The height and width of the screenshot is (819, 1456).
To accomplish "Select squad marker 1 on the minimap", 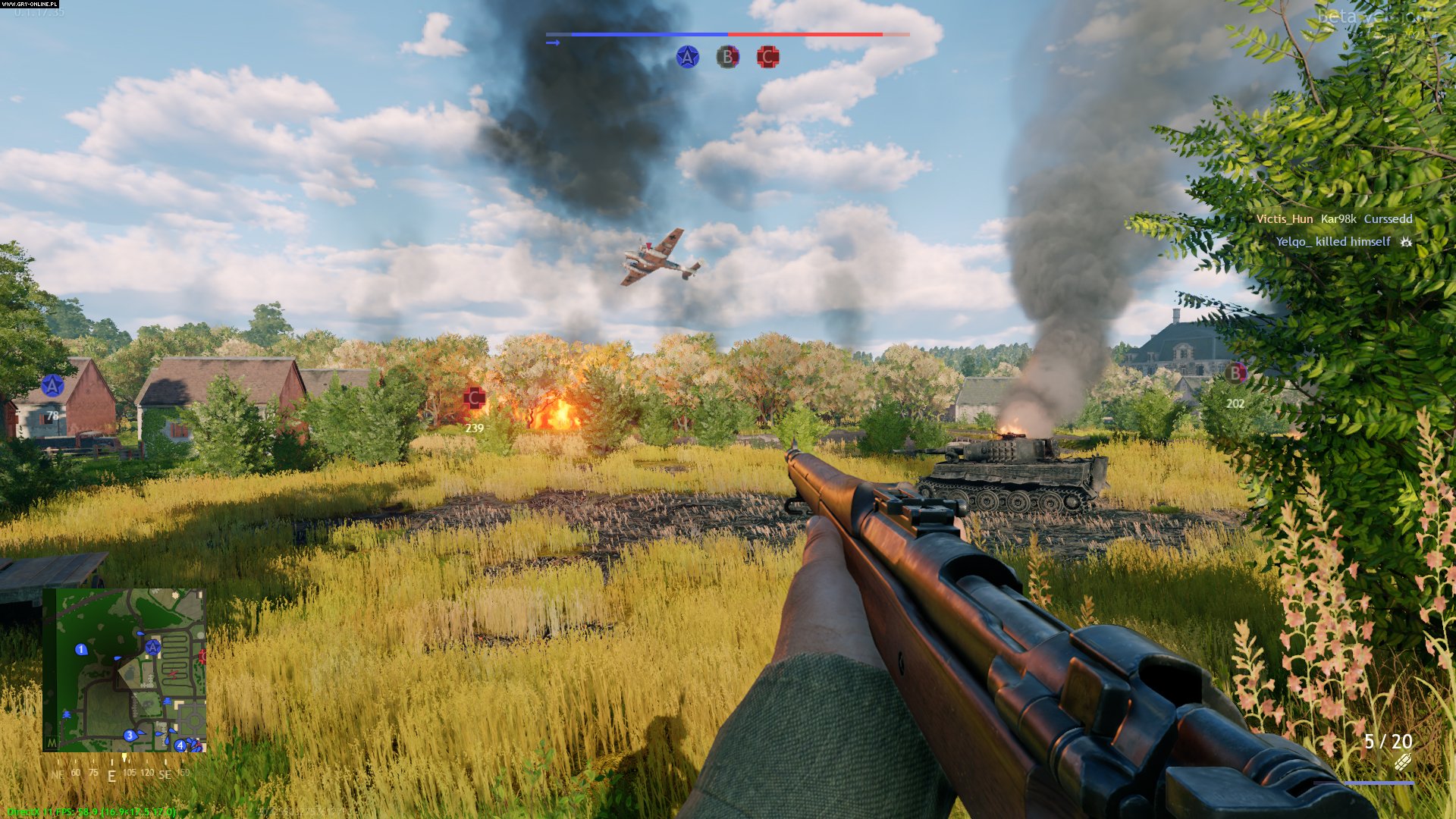I will (x=81, y=649).
